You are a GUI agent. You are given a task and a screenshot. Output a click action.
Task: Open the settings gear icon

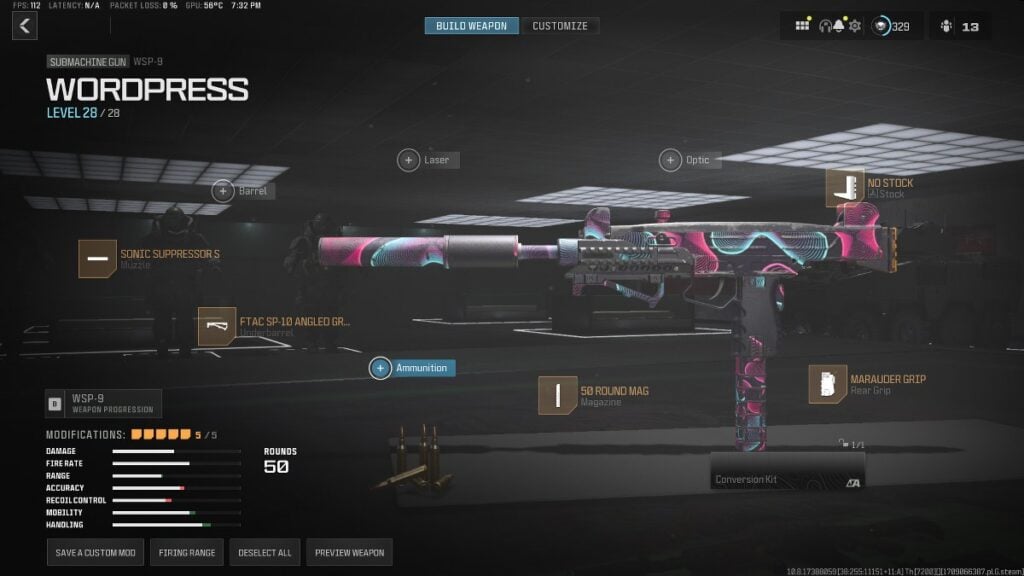[855, 26]
